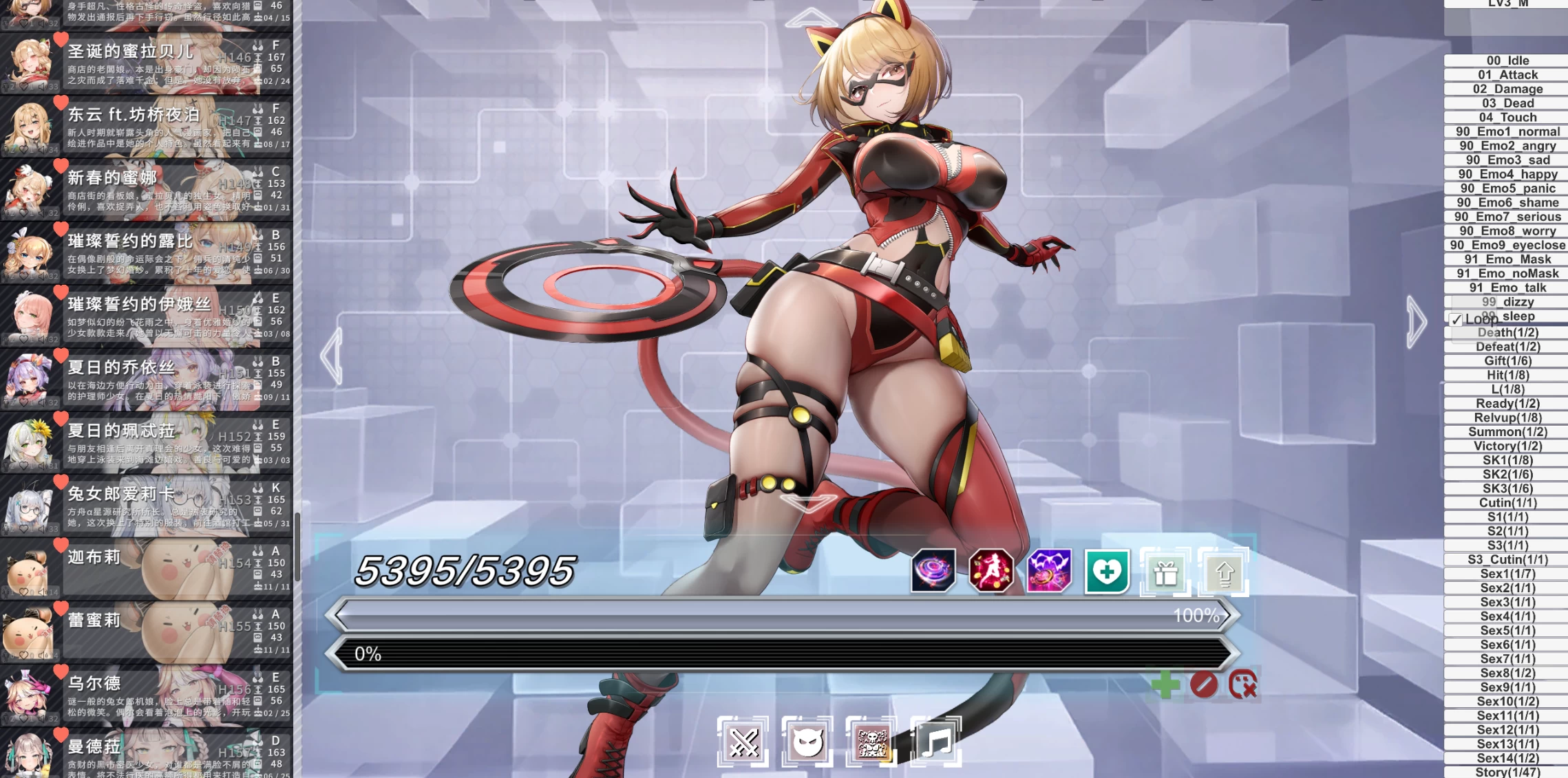Image resolution: width=1568 pixels, height=778 pixels.
Task: Click the green plus icon
Action: (x=1165, y=685)
